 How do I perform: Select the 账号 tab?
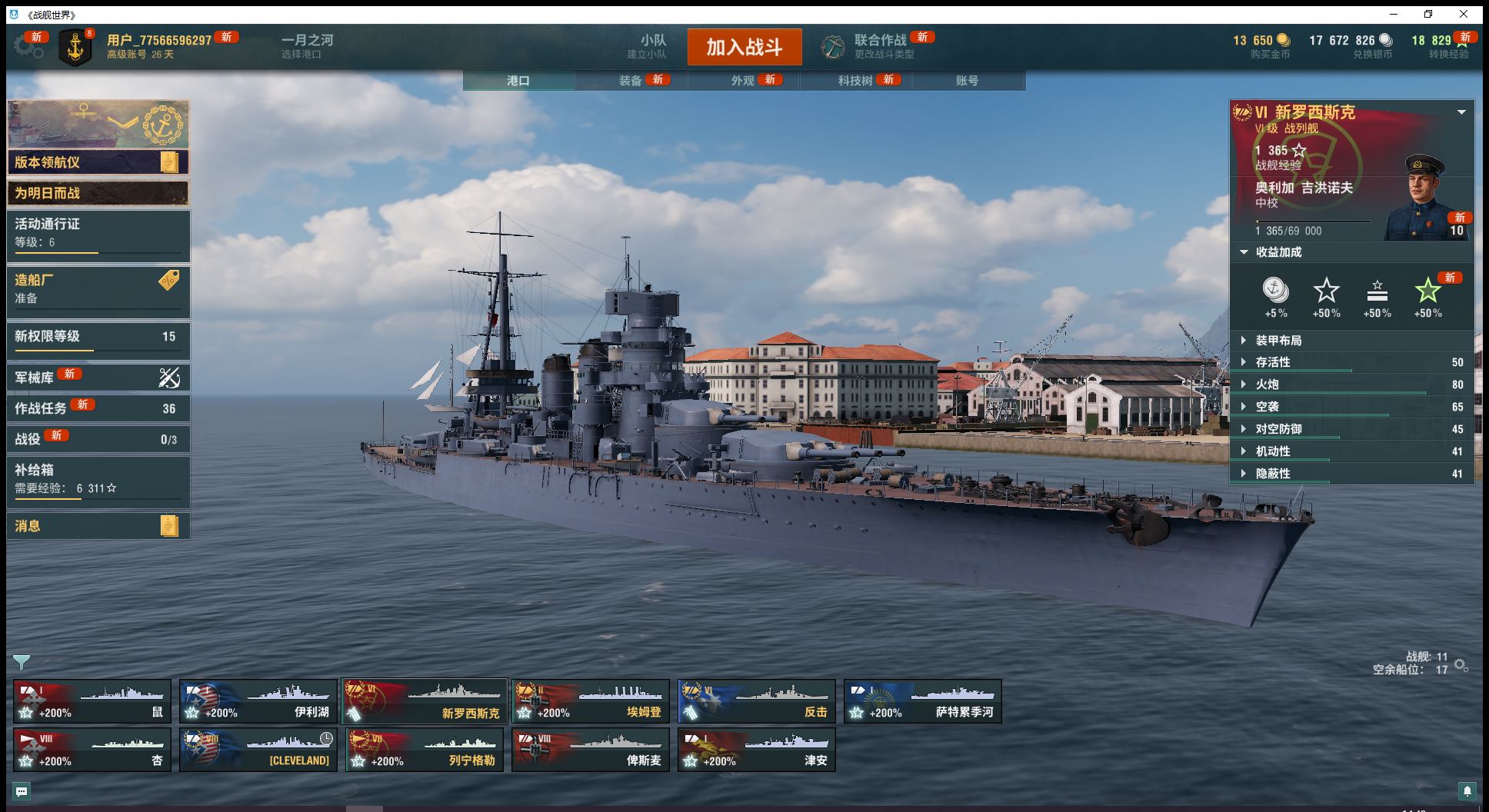[967, 81]
